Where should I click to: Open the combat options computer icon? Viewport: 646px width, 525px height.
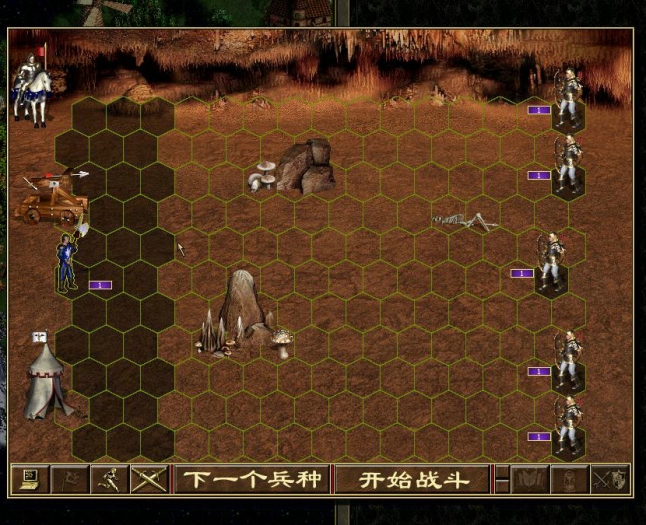(x=28, y=480)
